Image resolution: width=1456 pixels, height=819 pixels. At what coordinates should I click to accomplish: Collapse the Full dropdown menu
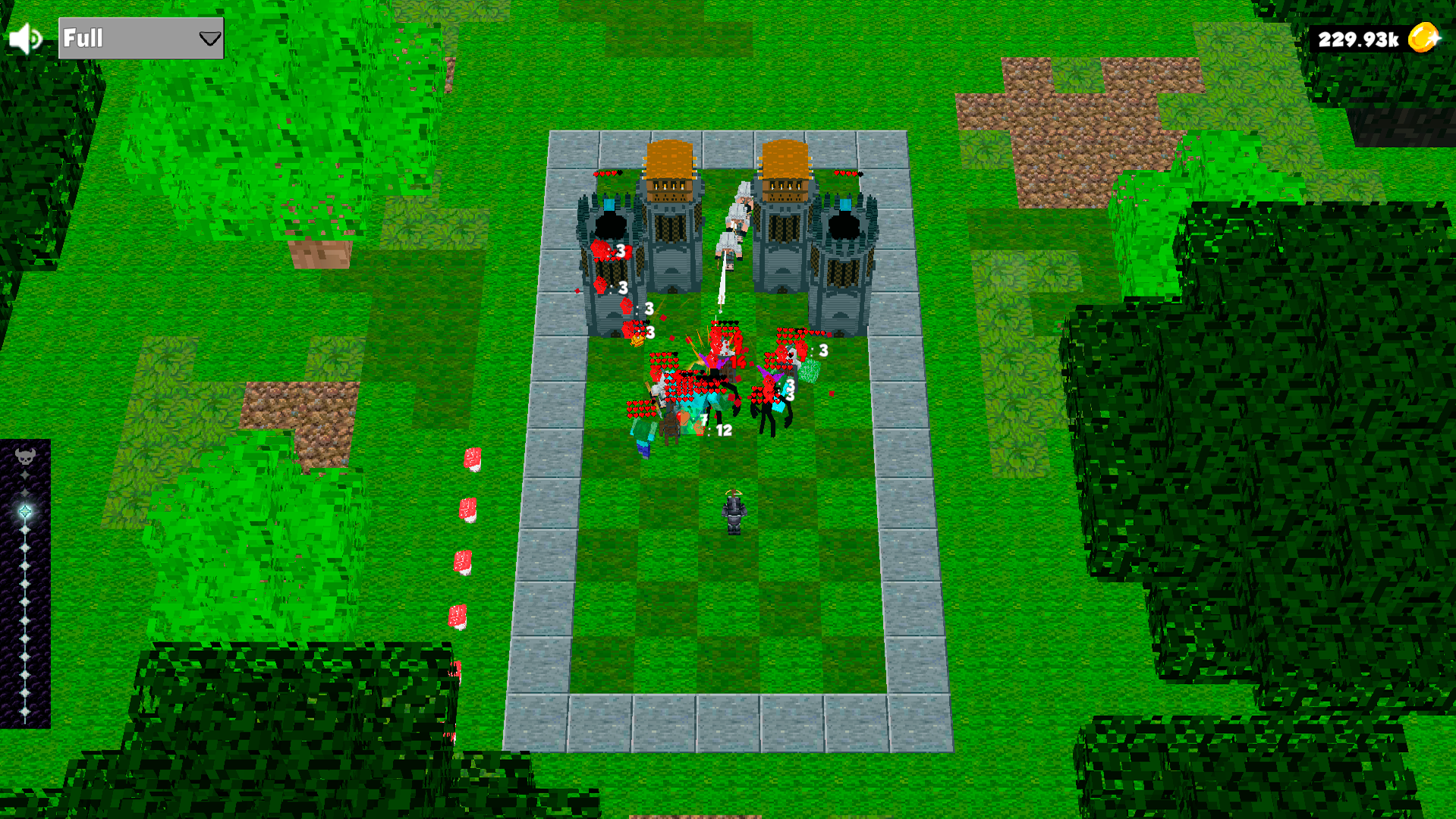tap(140, 38)
